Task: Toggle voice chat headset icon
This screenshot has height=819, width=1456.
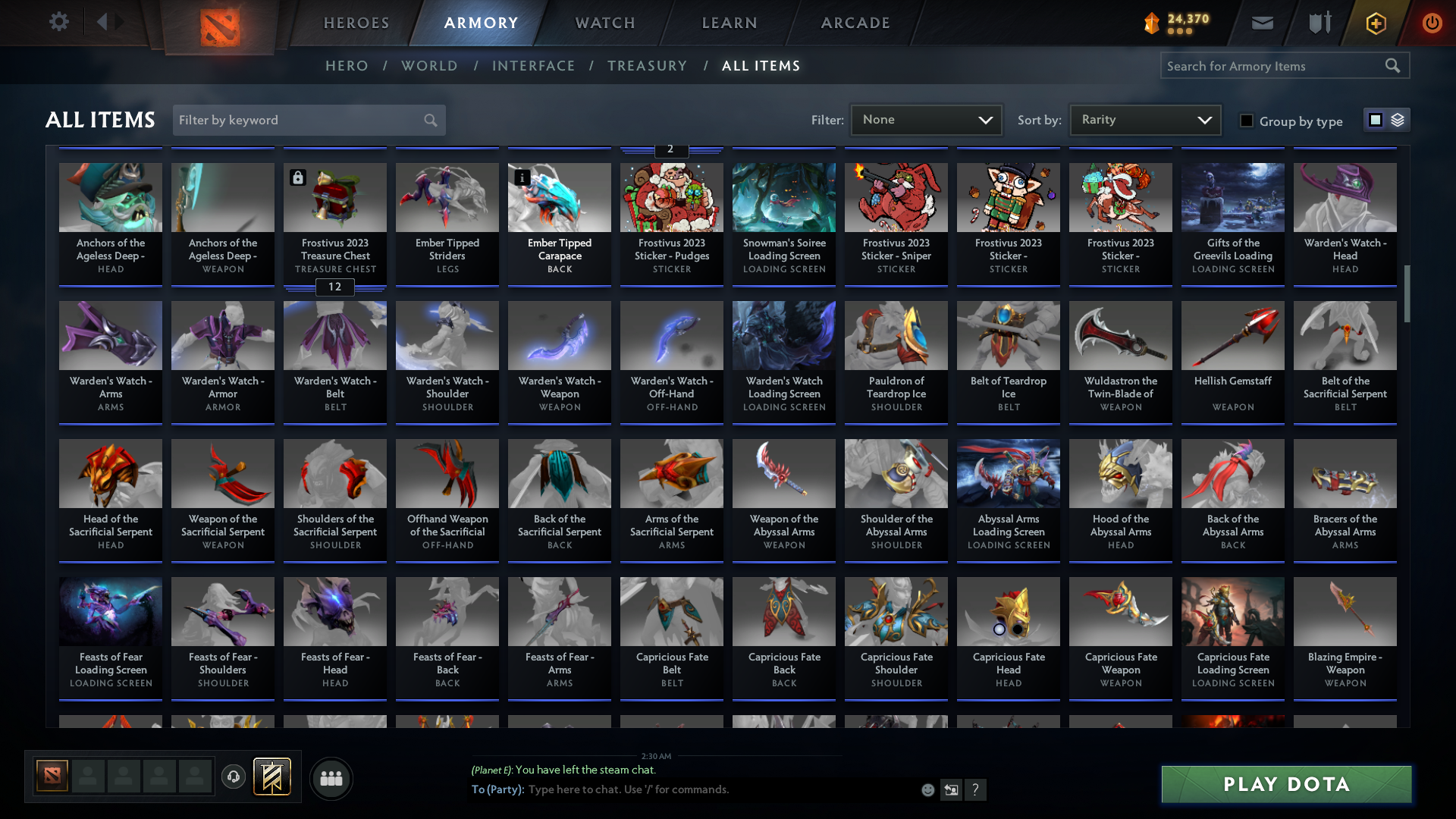Action: [x=233, y=777]
